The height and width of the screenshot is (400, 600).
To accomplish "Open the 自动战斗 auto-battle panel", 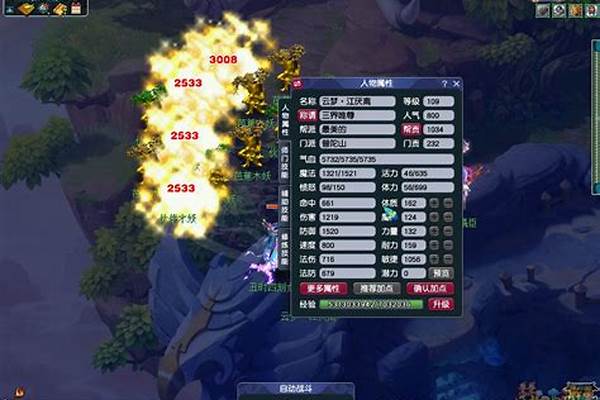I will tap(271, 388).
